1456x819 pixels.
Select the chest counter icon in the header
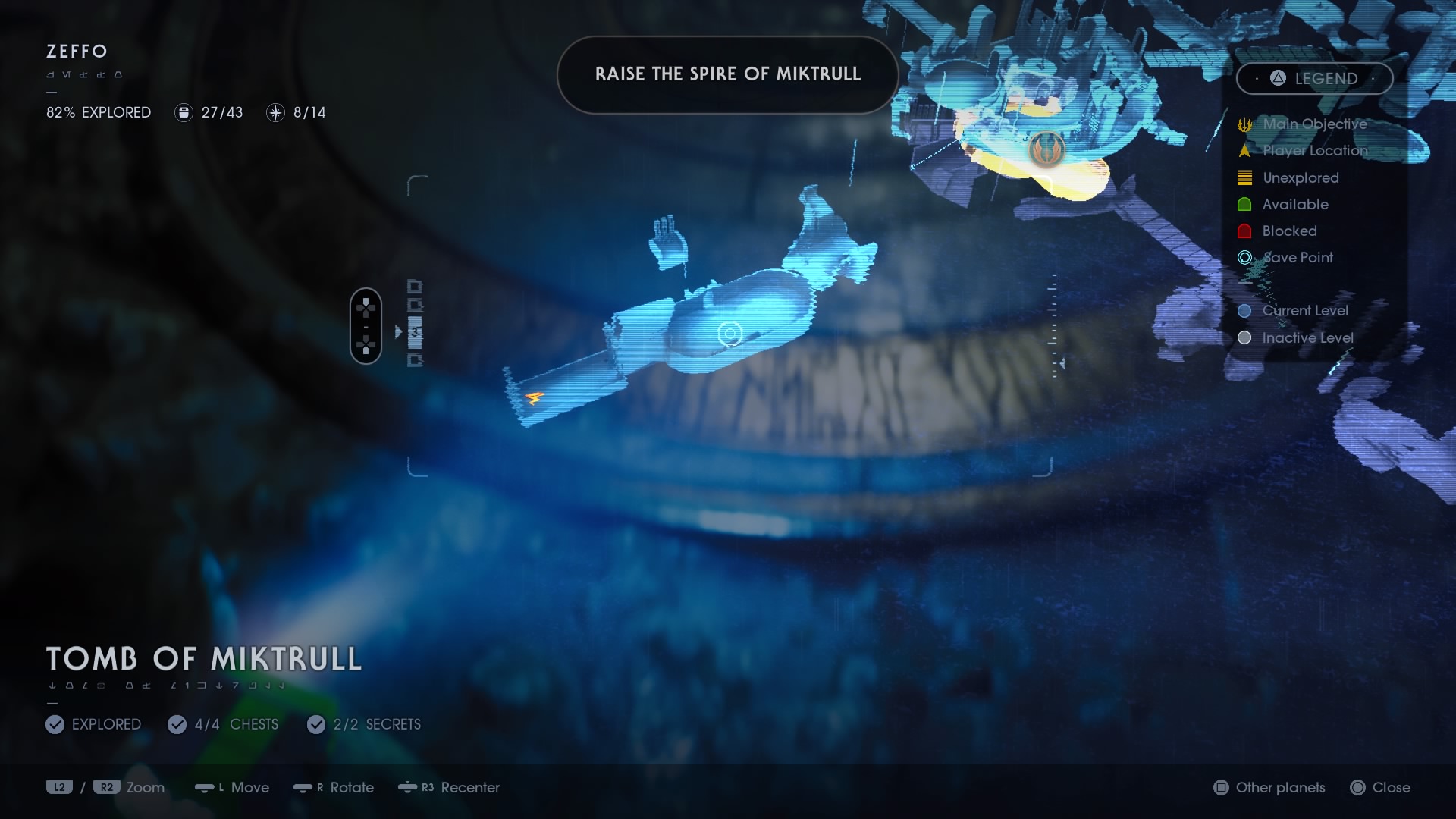pyautogui.click(x=182, y=112)
